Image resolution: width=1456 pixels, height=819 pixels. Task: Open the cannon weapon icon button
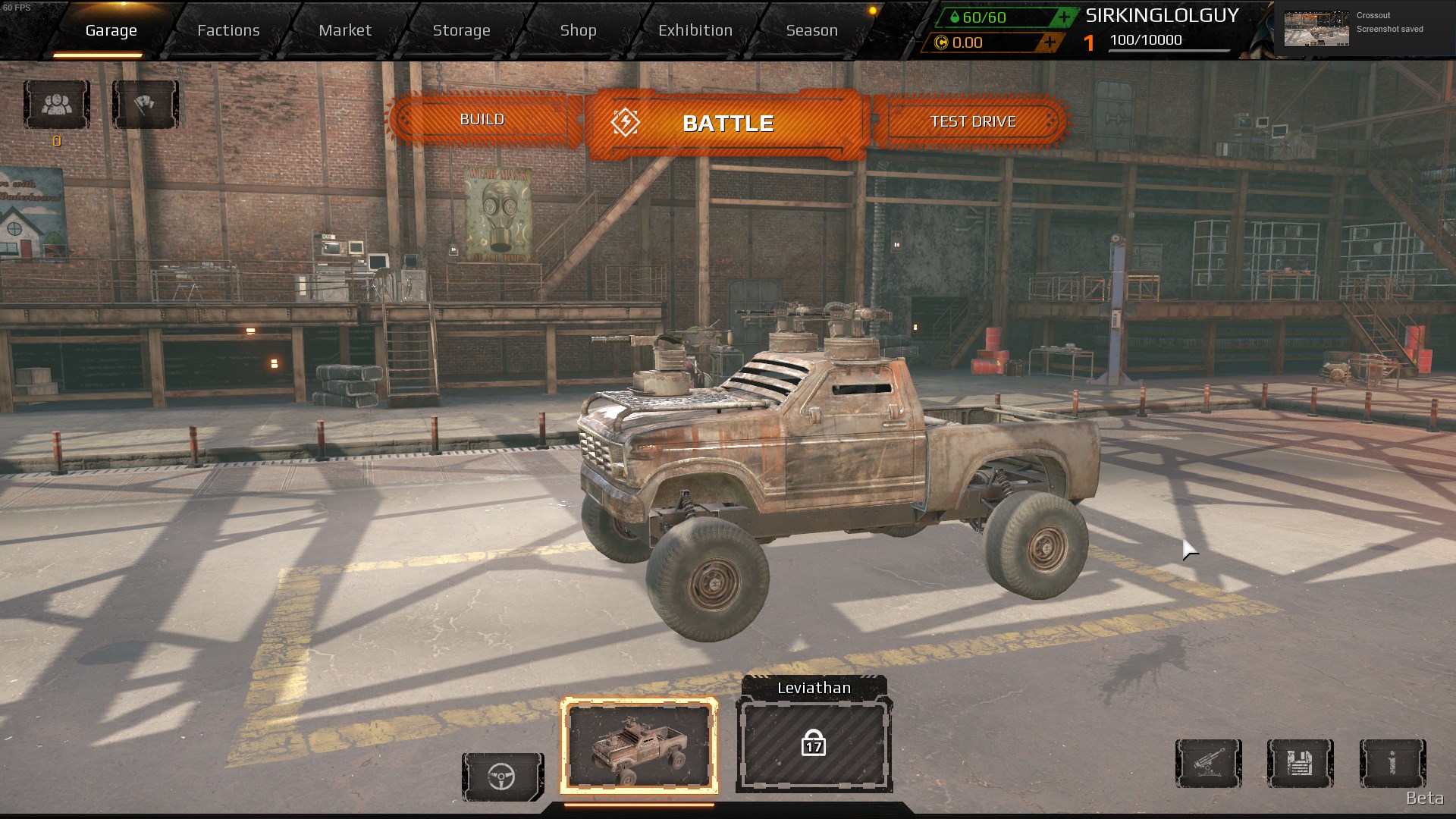pyautogui.click(x=1208, y=763)
